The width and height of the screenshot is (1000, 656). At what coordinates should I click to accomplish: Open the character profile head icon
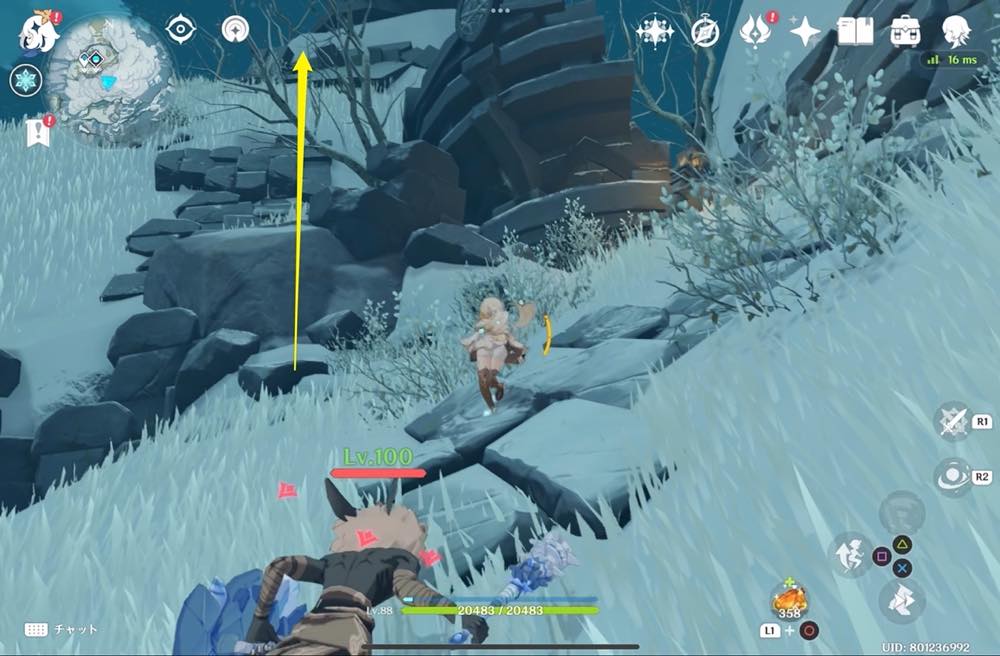click(x=957, y=30)
